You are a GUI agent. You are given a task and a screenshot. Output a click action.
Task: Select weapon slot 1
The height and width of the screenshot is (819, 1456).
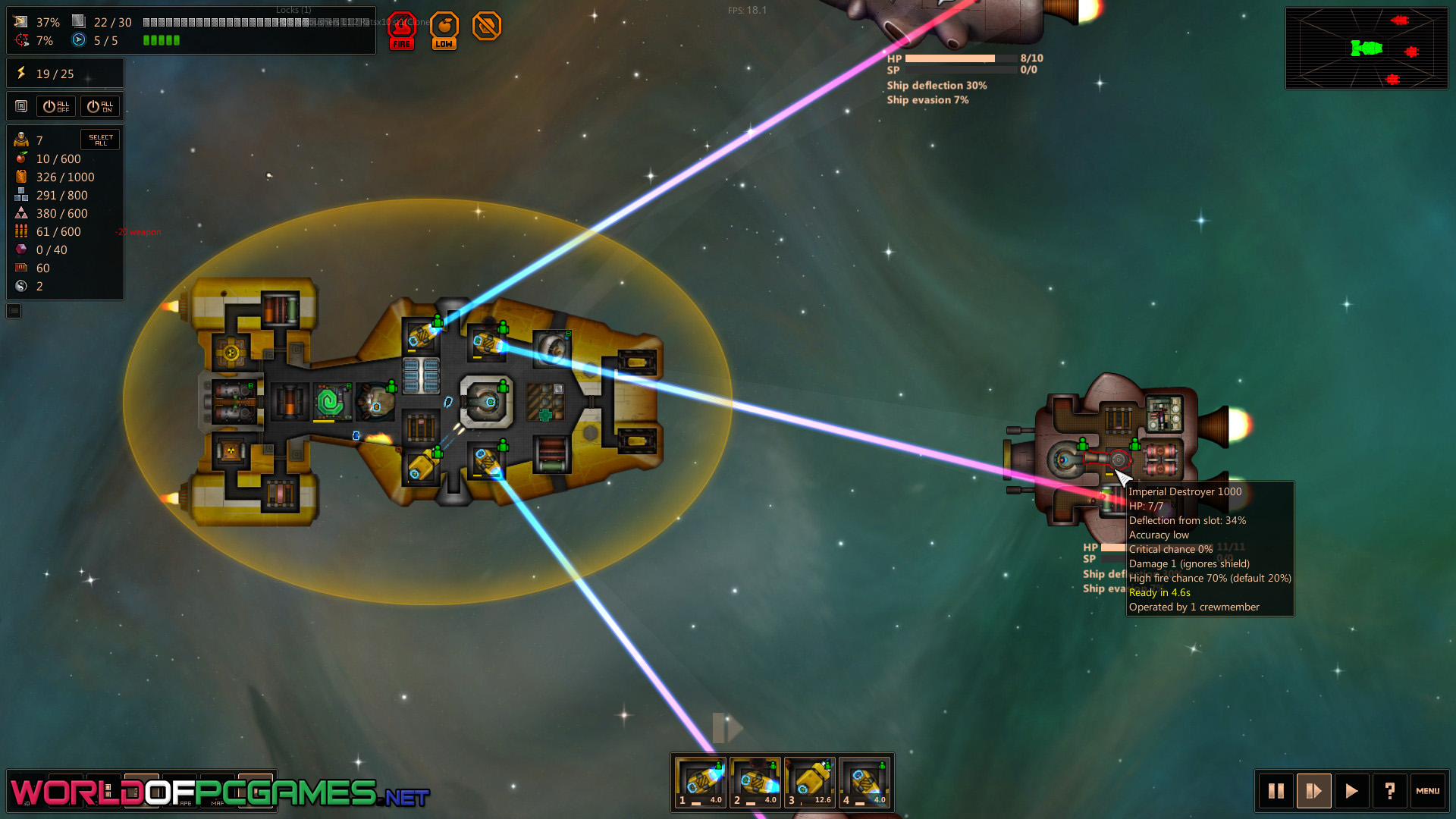[701, 783]
